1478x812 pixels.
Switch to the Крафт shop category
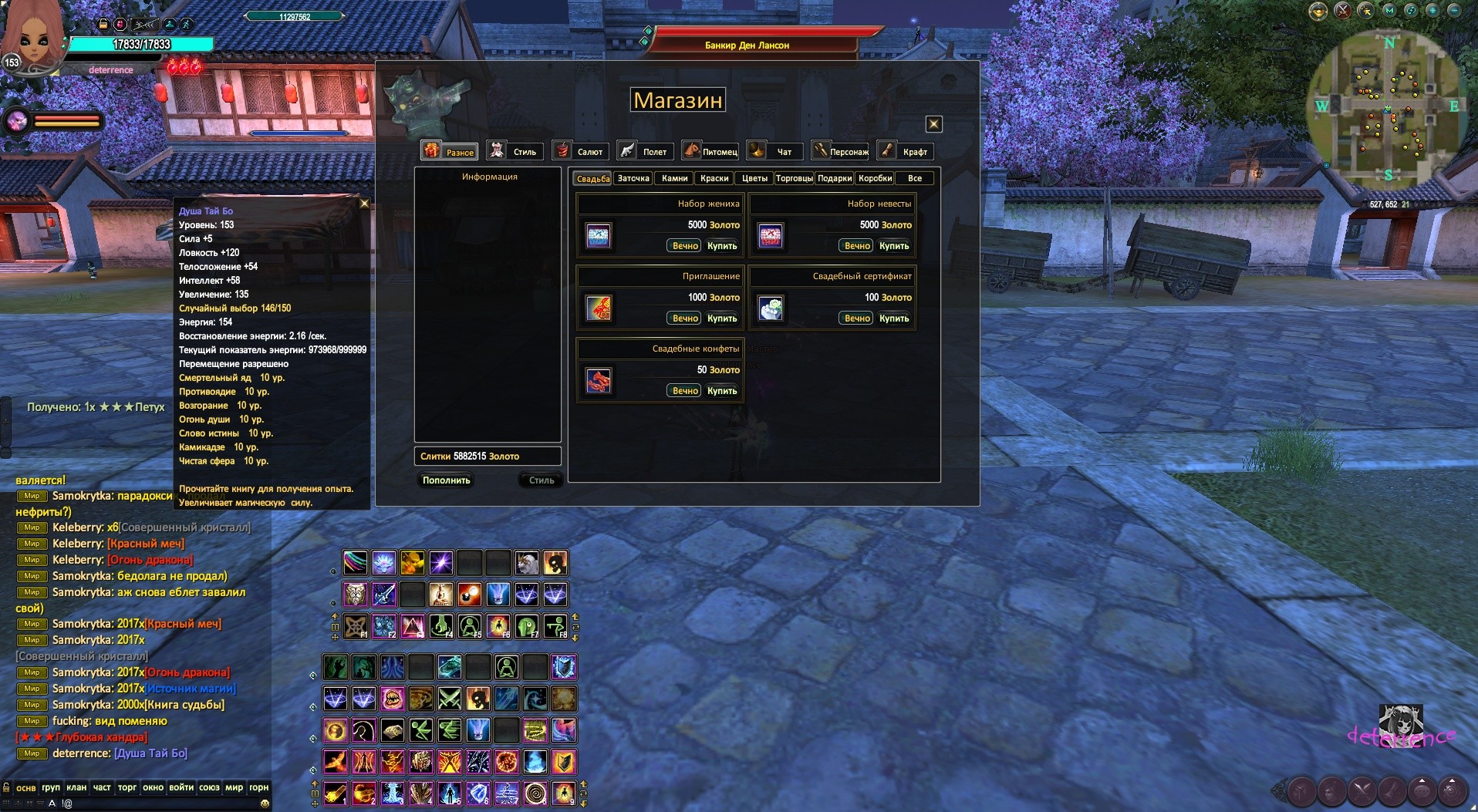[906, 151]
